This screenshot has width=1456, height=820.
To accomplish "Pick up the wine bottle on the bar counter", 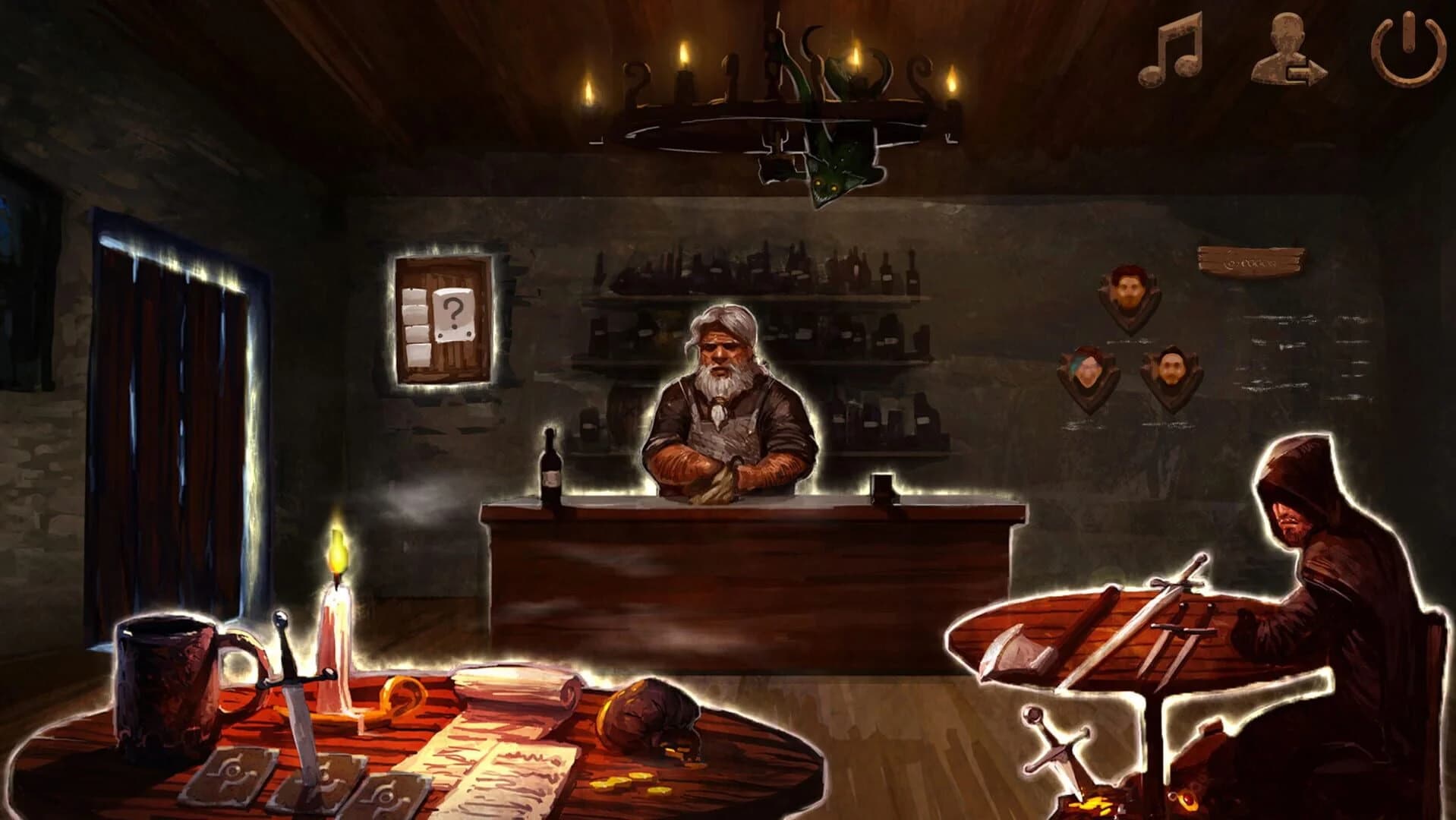I will coord(551,471).
